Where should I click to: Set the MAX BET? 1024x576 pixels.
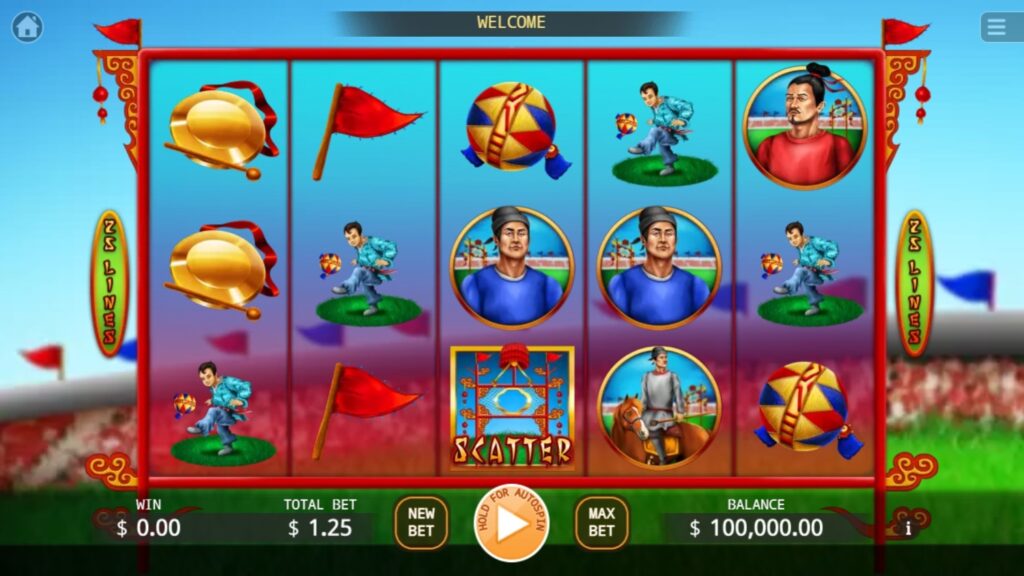pos(601,523)
